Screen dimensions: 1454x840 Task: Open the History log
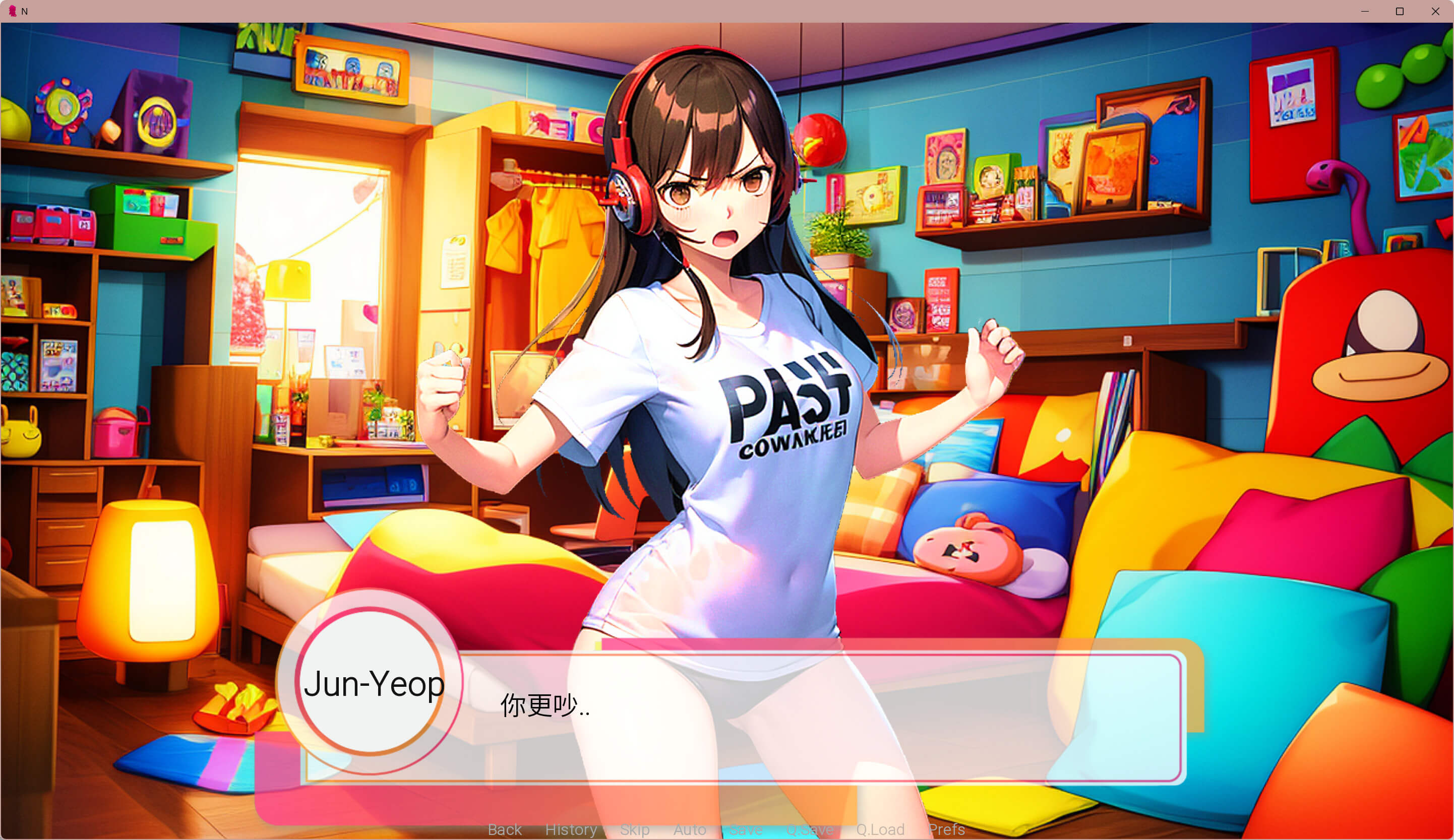571,829
